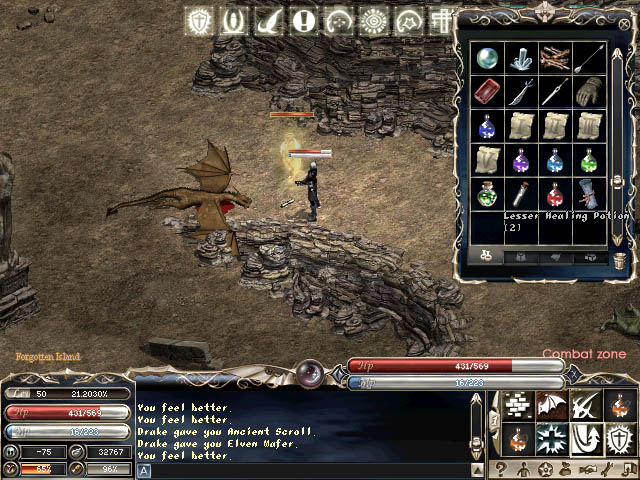
Task: Cast the shield with cross skill
Action: tap(617, 438)
